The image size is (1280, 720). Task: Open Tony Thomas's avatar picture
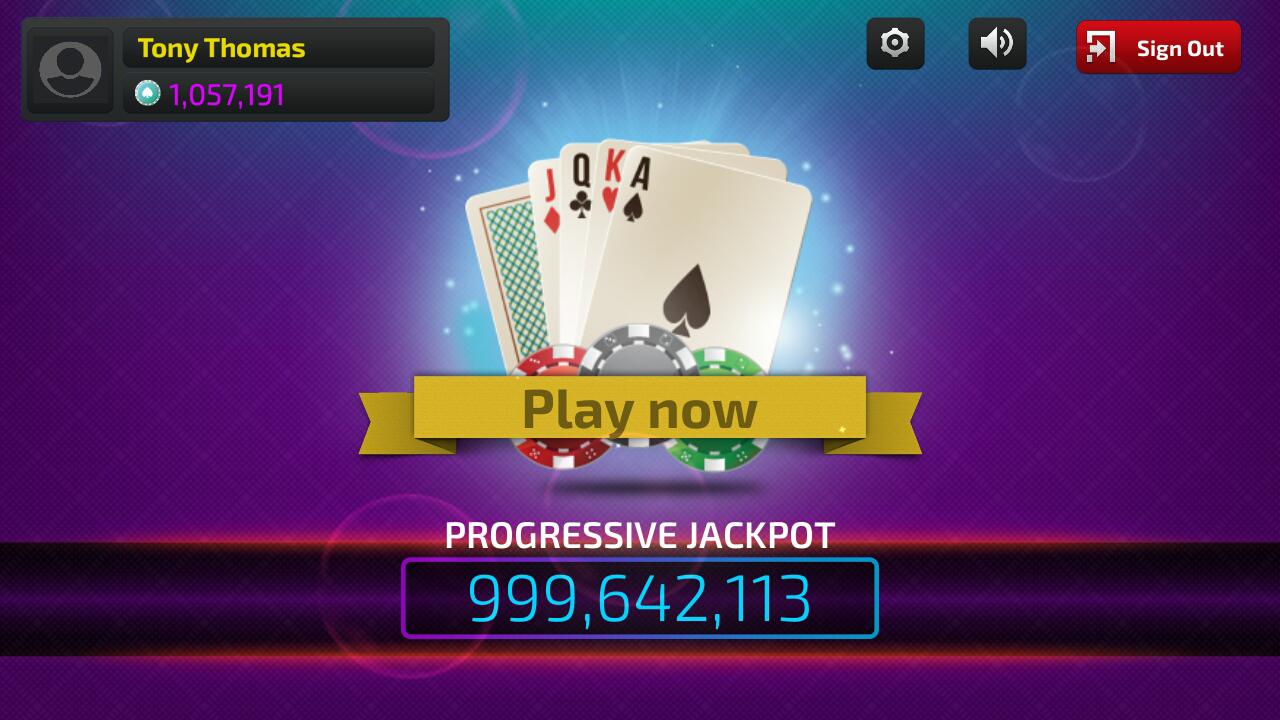(70, 69)
